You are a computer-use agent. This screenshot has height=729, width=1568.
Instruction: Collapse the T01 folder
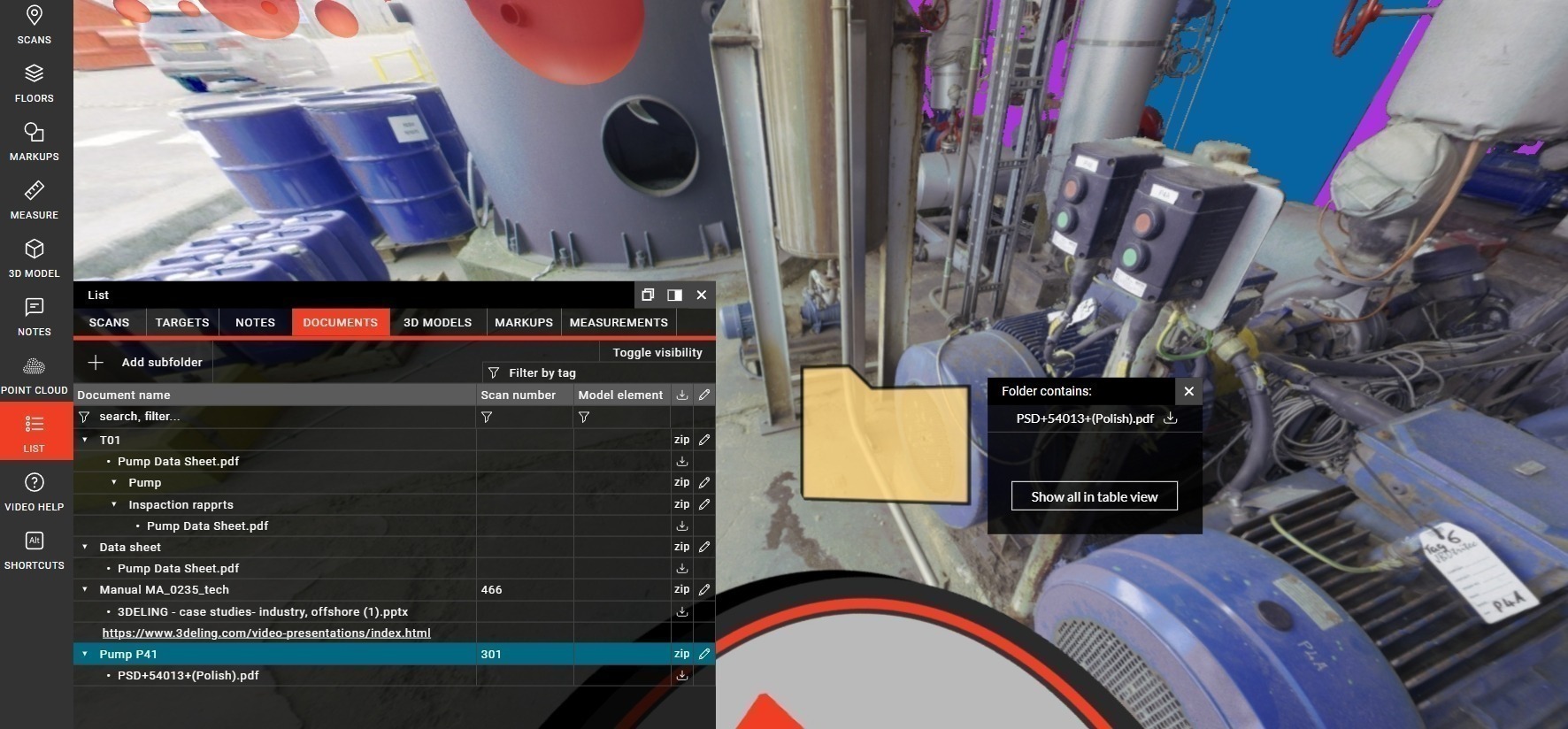85,440
